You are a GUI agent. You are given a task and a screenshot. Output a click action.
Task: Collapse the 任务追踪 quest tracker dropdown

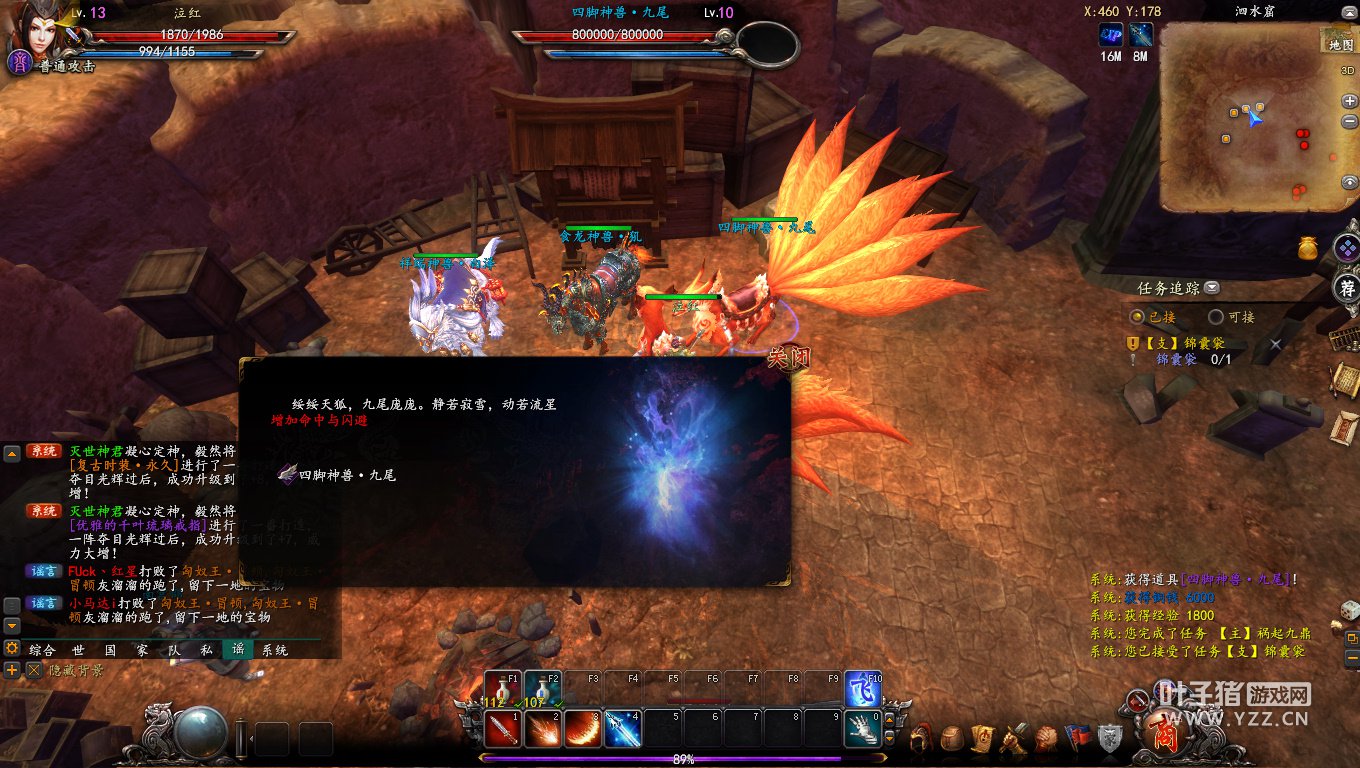pyautogui.click(x=1212, y=288)
